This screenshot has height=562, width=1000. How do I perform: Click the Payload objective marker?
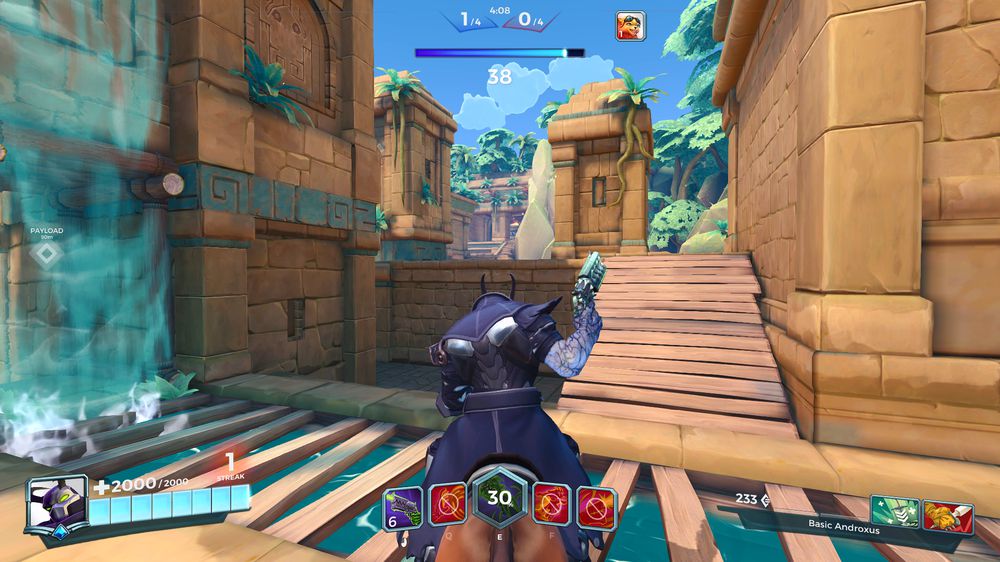click(46, 254)
